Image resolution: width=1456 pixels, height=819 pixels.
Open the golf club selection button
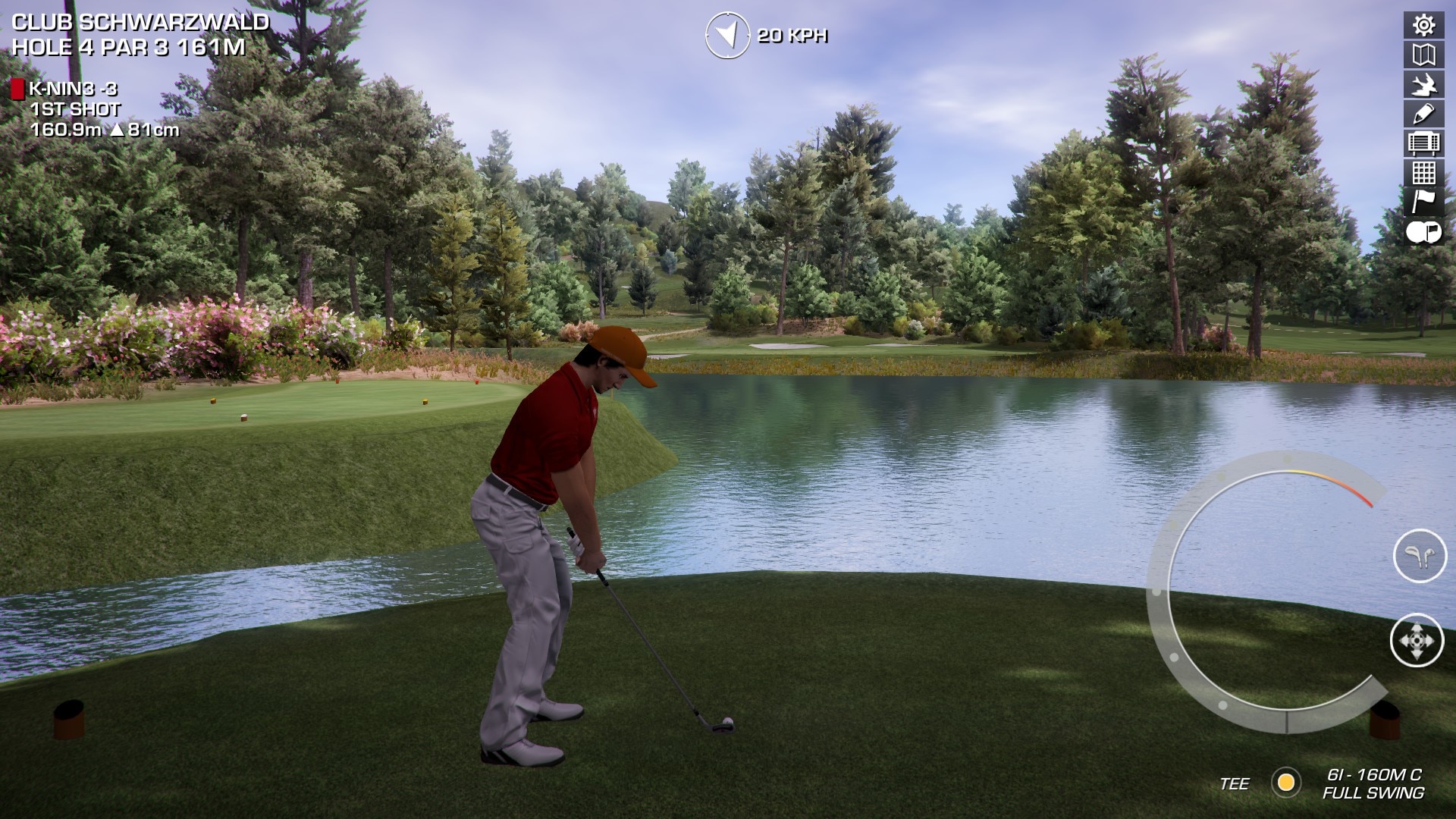(1420, 556)
